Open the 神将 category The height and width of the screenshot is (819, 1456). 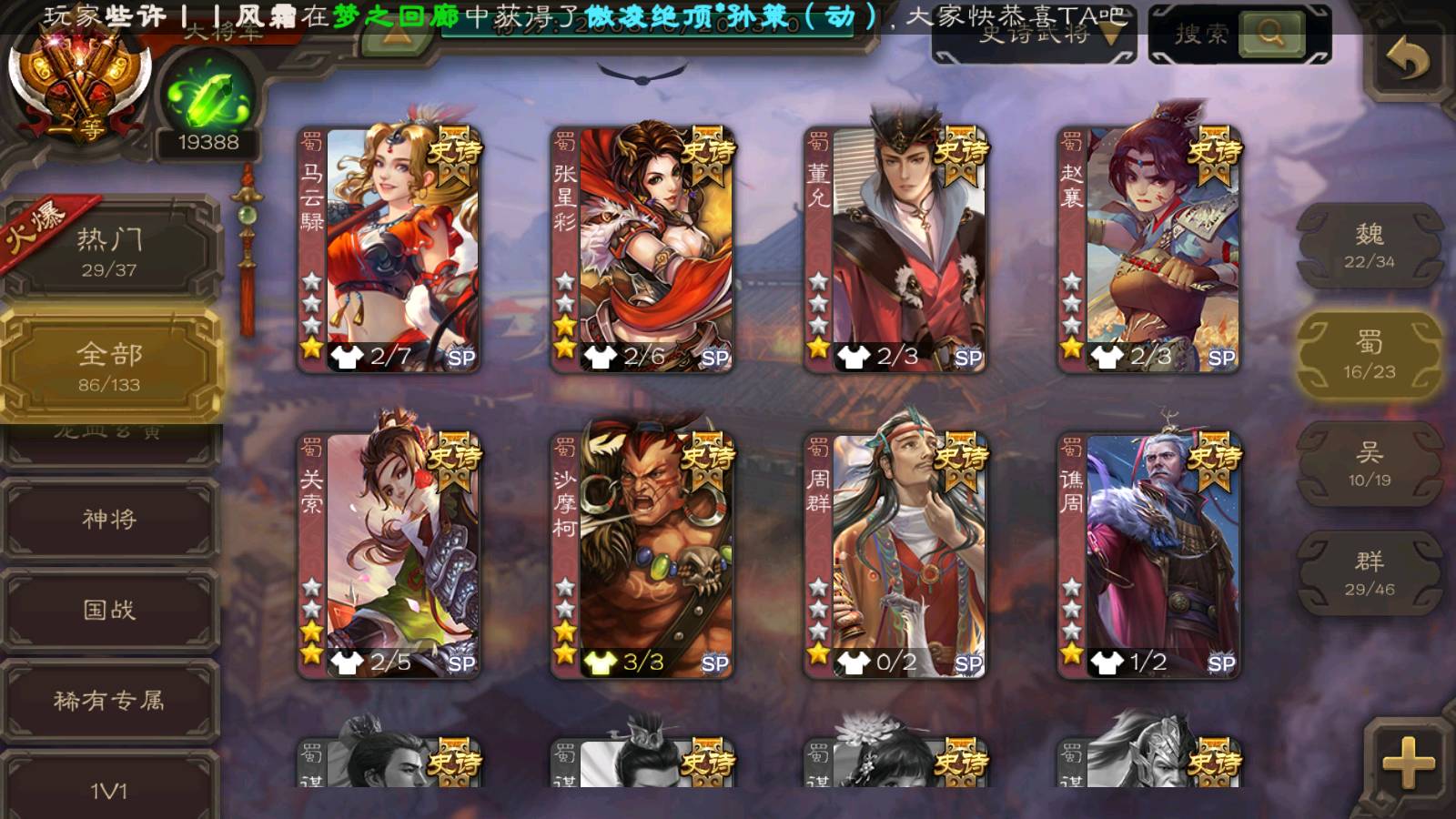(x=109, y=519)
